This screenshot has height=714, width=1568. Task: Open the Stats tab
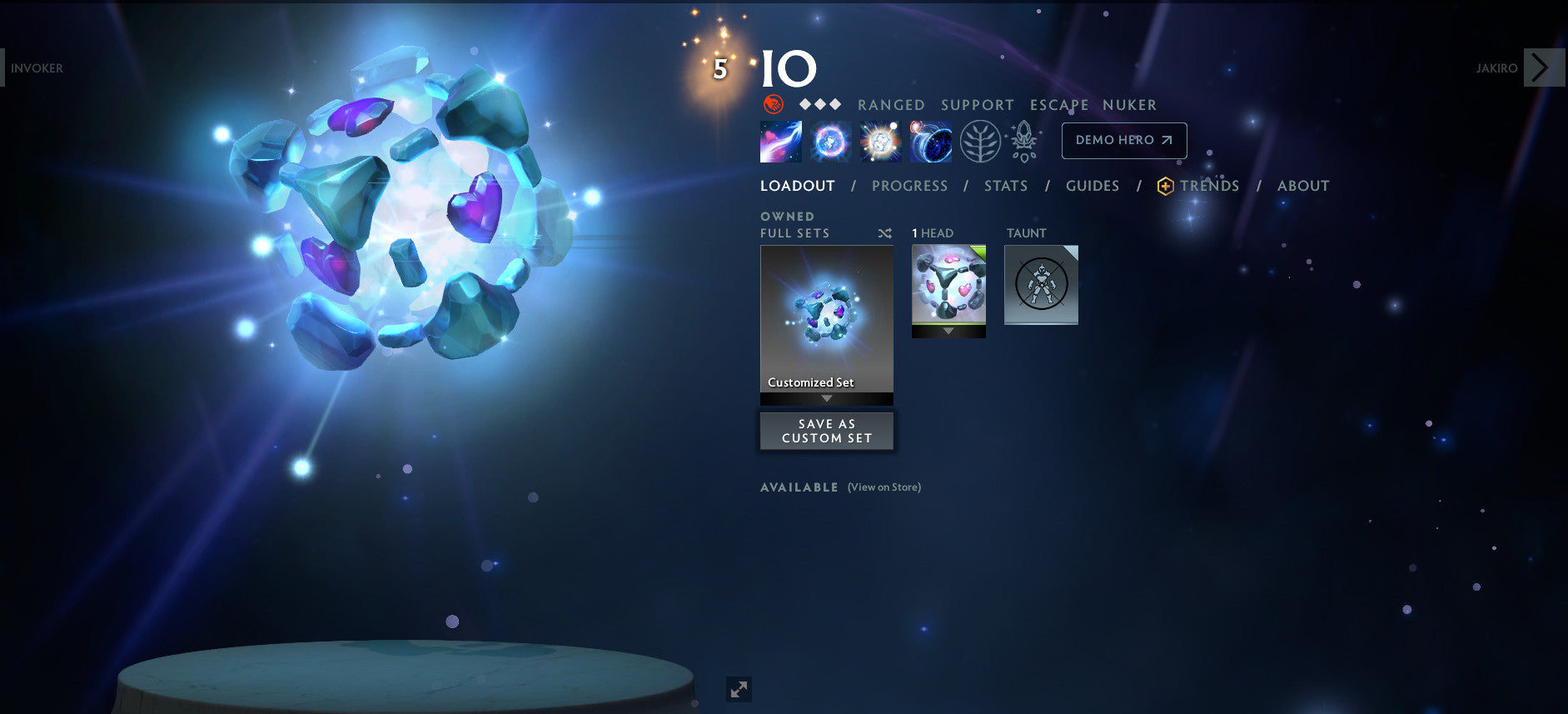coord(1006,186)
